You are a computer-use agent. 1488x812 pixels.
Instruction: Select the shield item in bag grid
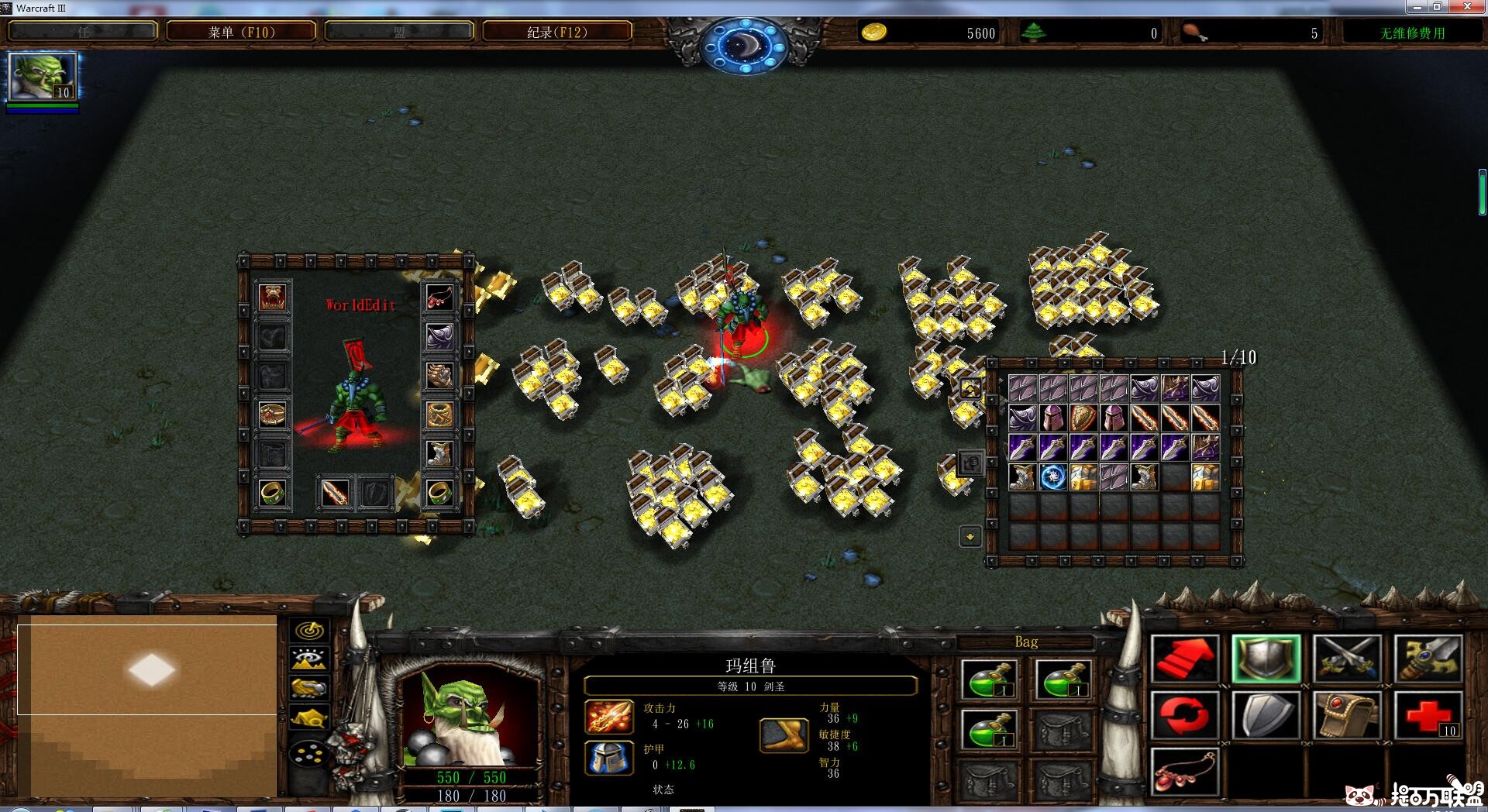[x=1083, y=418]
